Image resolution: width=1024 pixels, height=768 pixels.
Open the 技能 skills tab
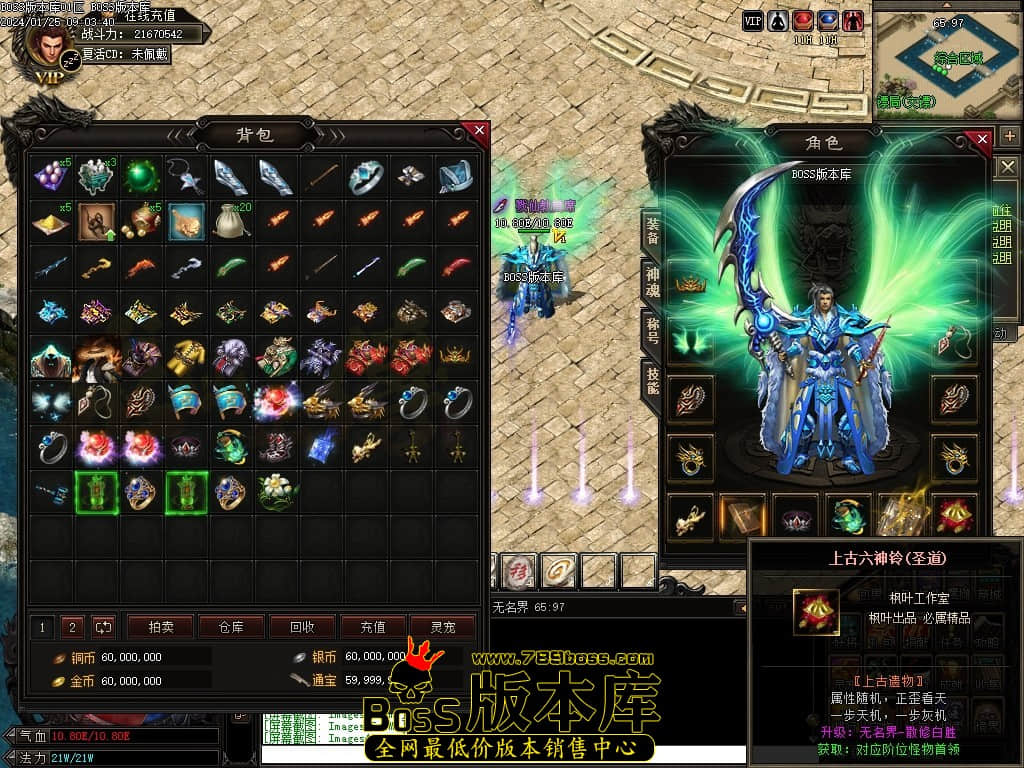click(x=652, y=377)
